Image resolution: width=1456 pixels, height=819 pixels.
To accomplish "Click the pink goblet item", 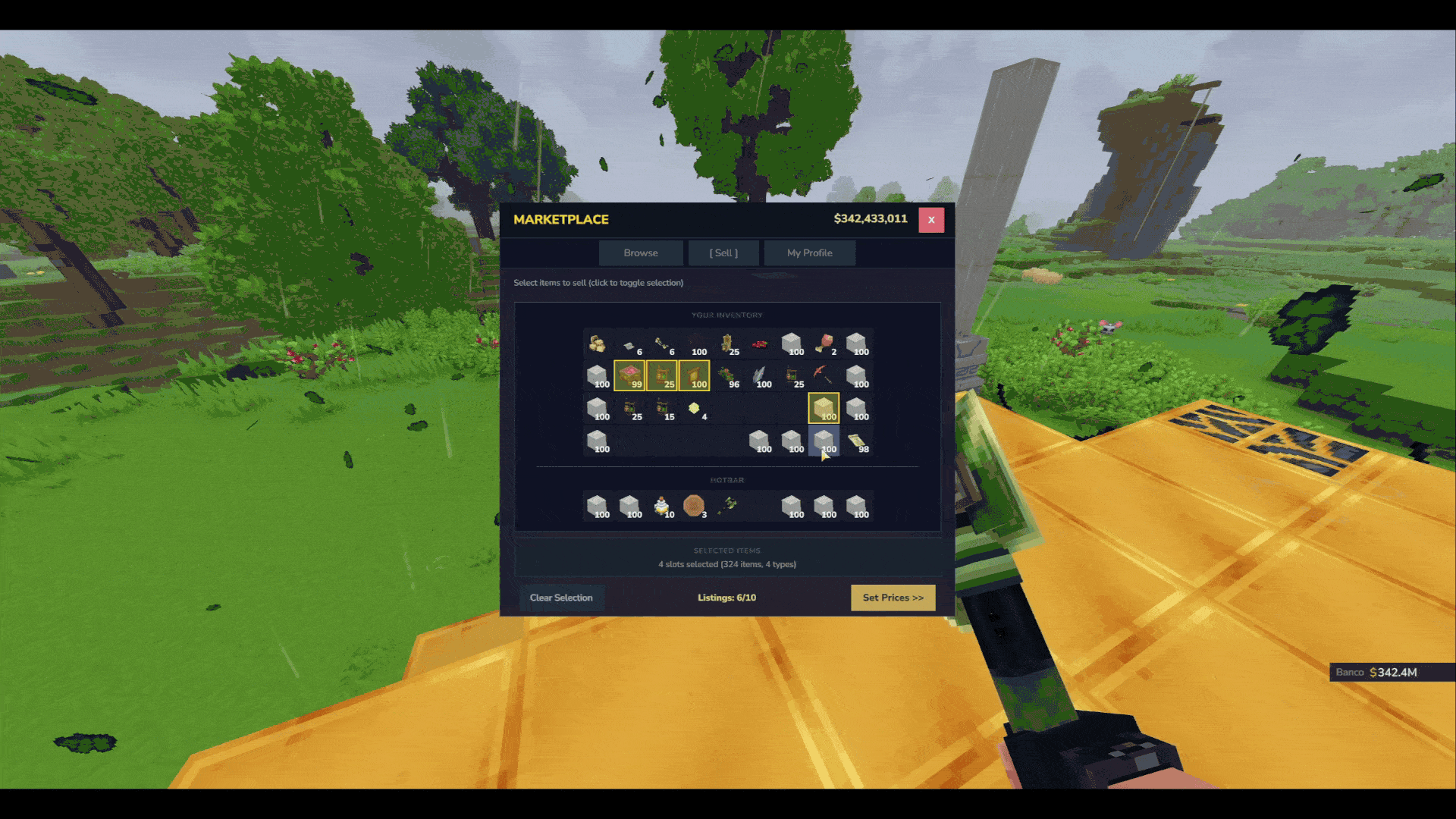I will (825, 343).
